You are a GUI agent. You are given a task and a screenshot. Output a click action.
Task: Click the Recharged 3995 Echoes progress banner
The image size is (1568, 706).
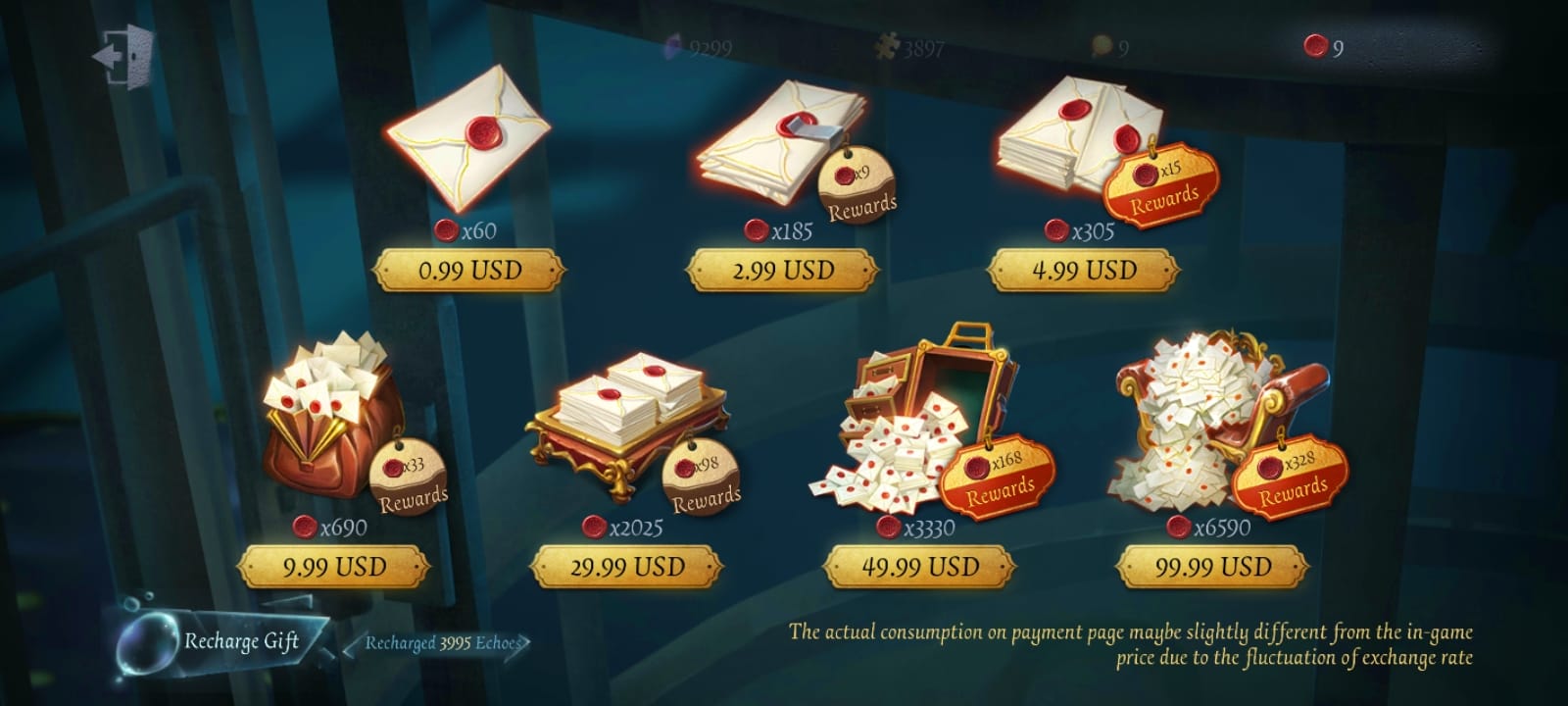441,643
